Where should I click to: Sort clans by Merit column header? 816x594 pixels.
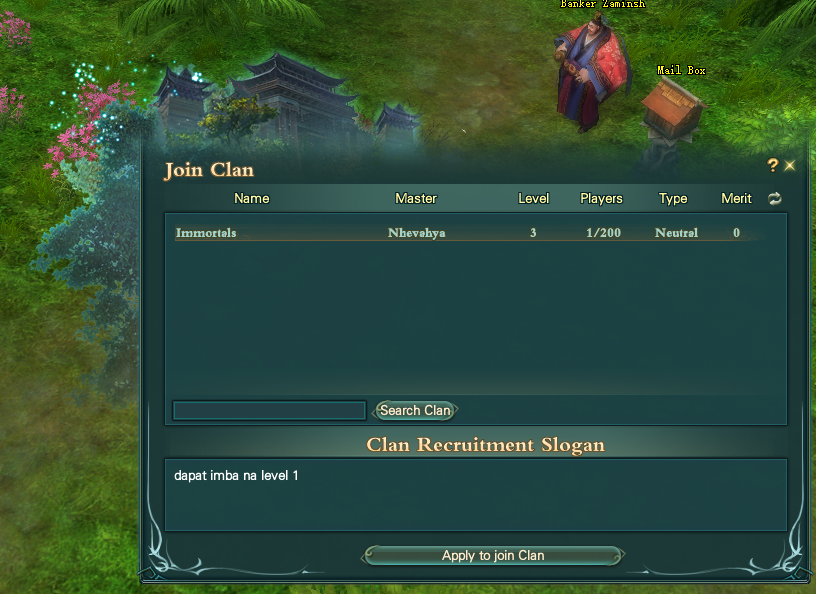(x=736, y=198)
